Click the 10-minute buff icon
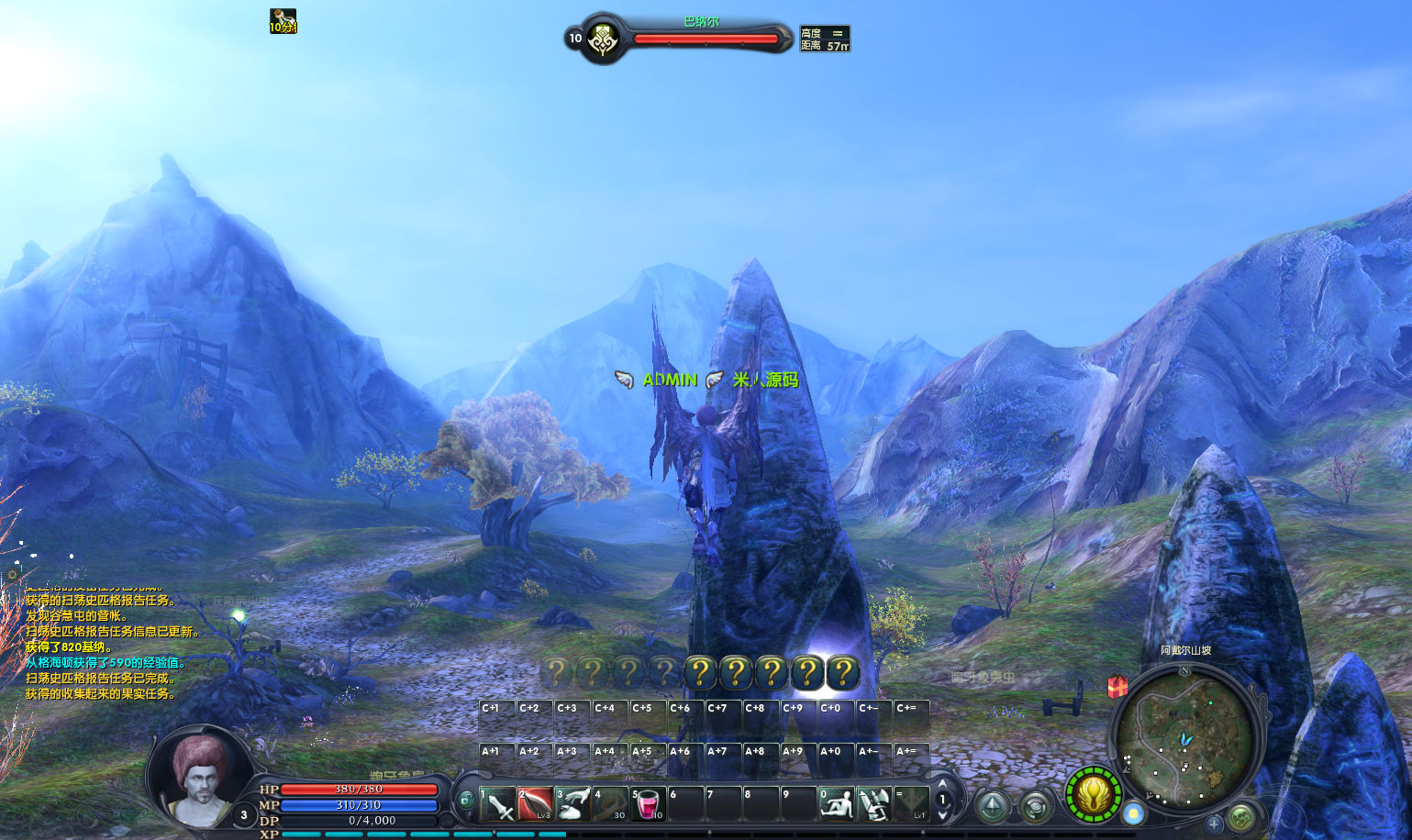1412x840 pixels. coord(283,21)
